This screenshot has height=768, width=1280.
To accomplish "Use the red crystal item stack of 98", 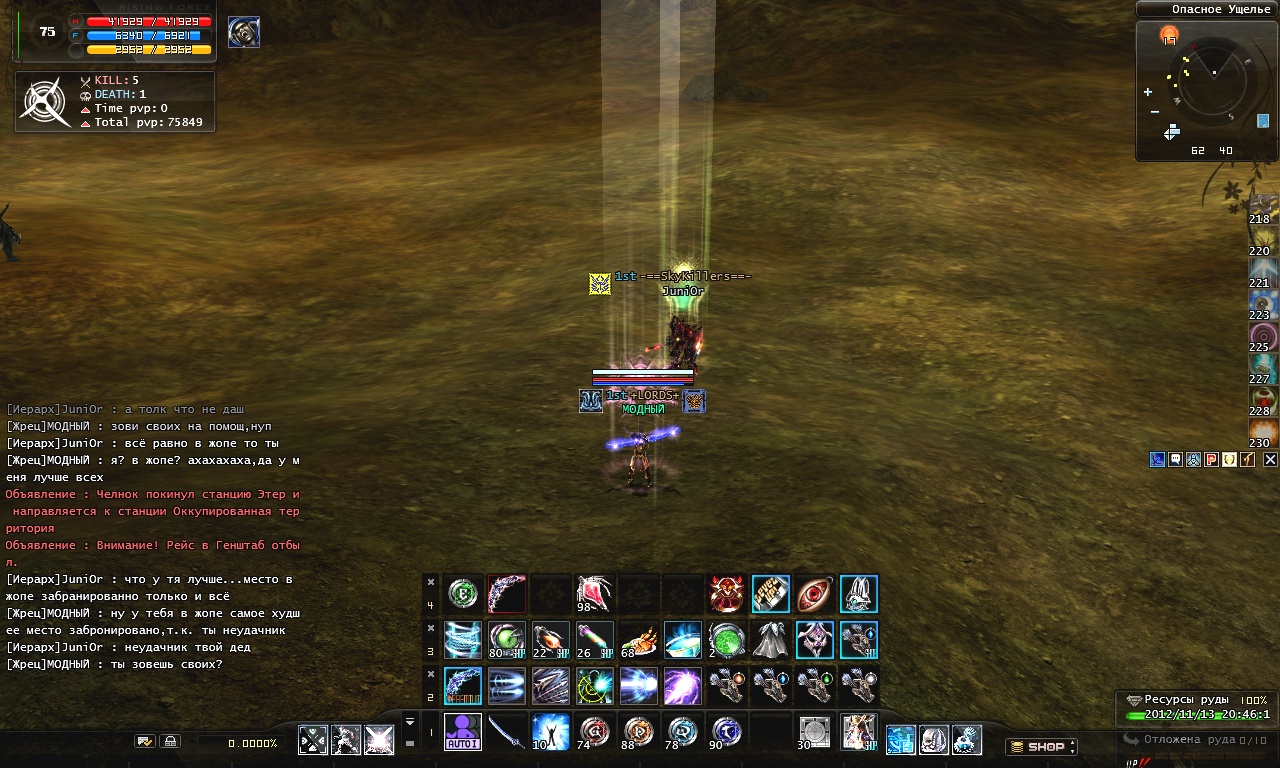I will (595, 594).
